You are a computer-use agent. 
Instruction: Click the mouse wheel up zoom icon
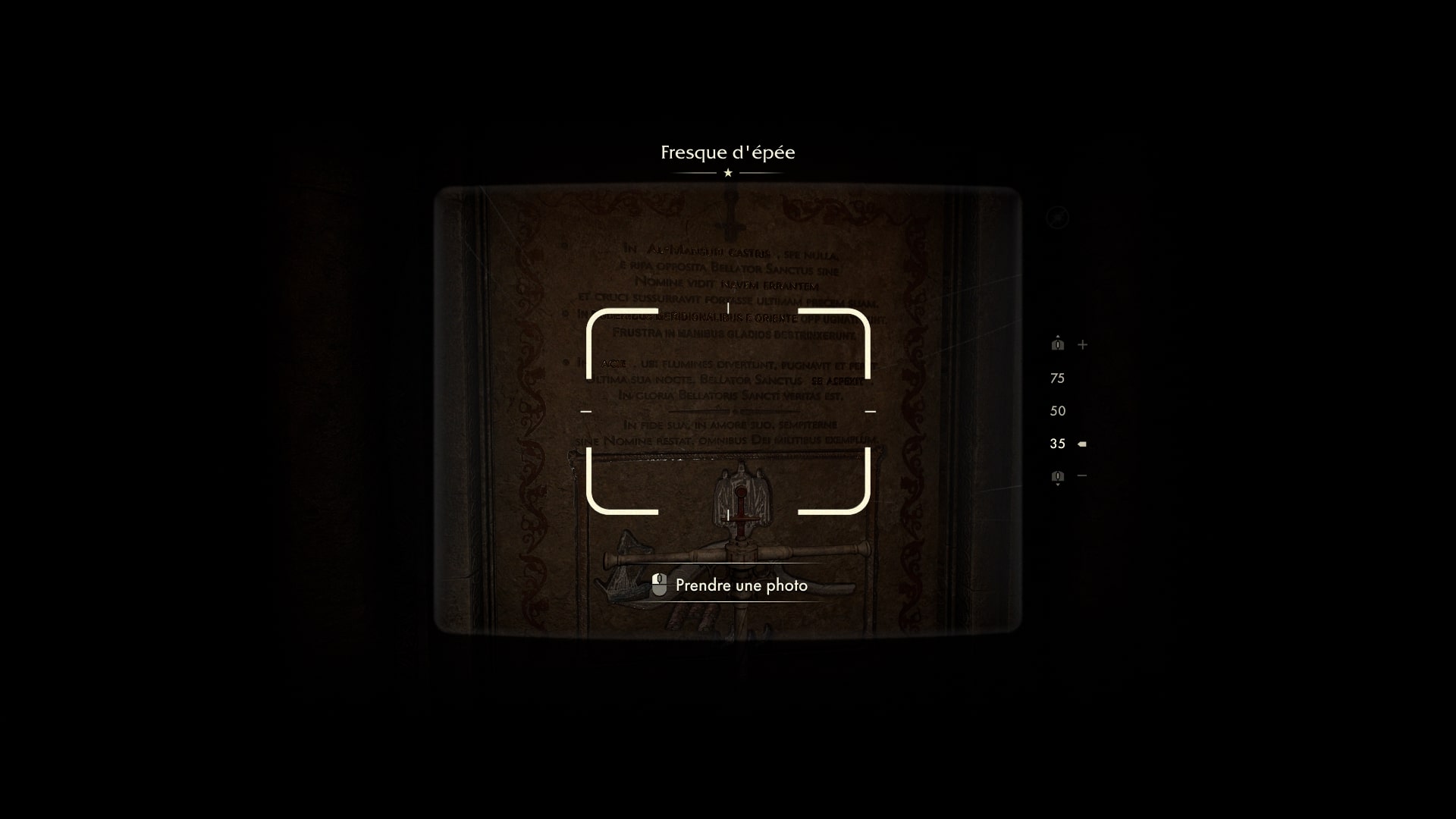click(x=1058, y=344)
